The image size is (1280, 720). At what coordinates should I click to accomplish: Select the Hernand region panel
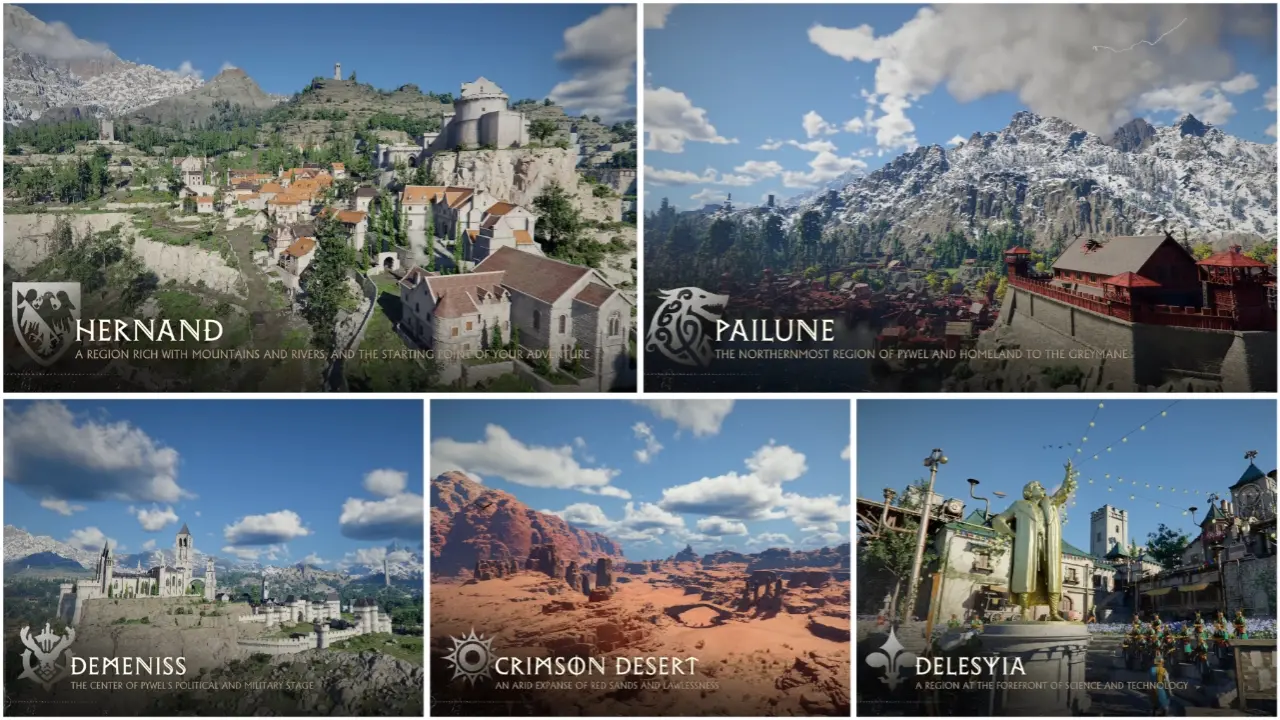(319, 198)
